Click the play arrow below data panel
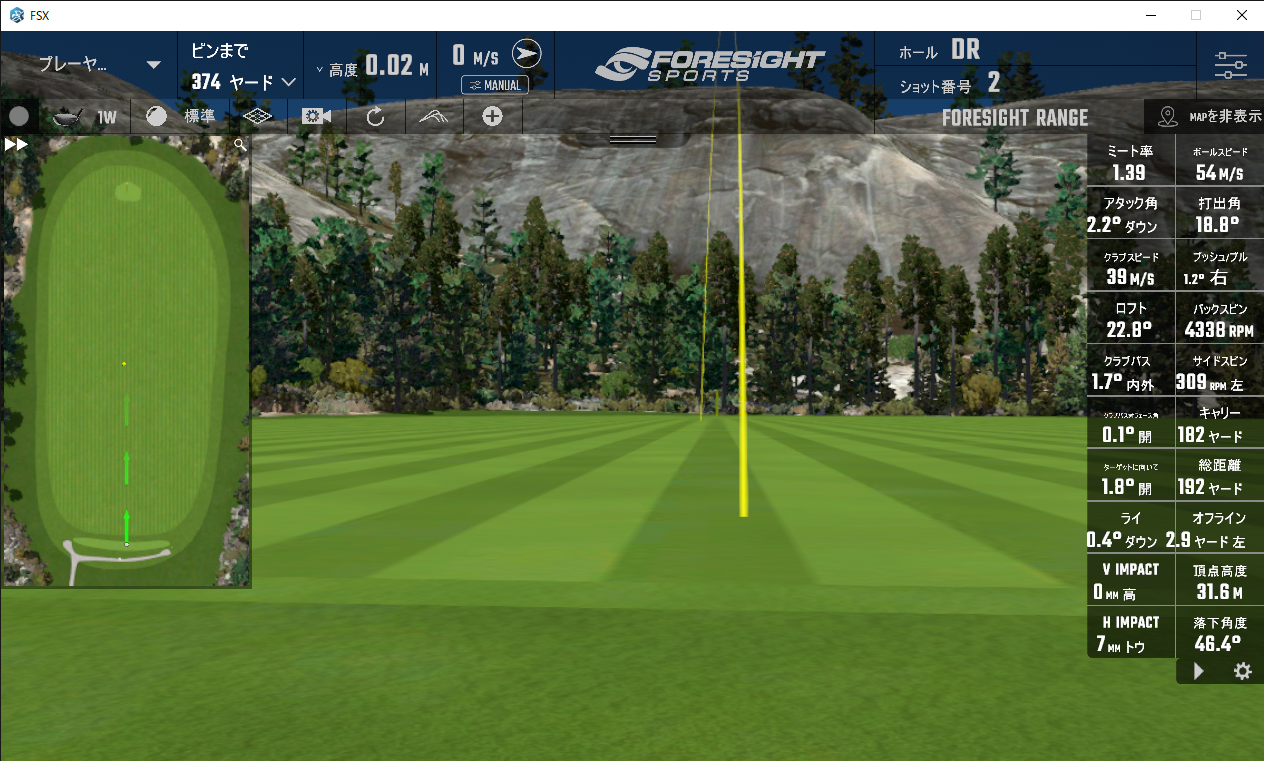Image resolution: width=1264 pixels, height=761 pixels. (x=1199, y=671)
